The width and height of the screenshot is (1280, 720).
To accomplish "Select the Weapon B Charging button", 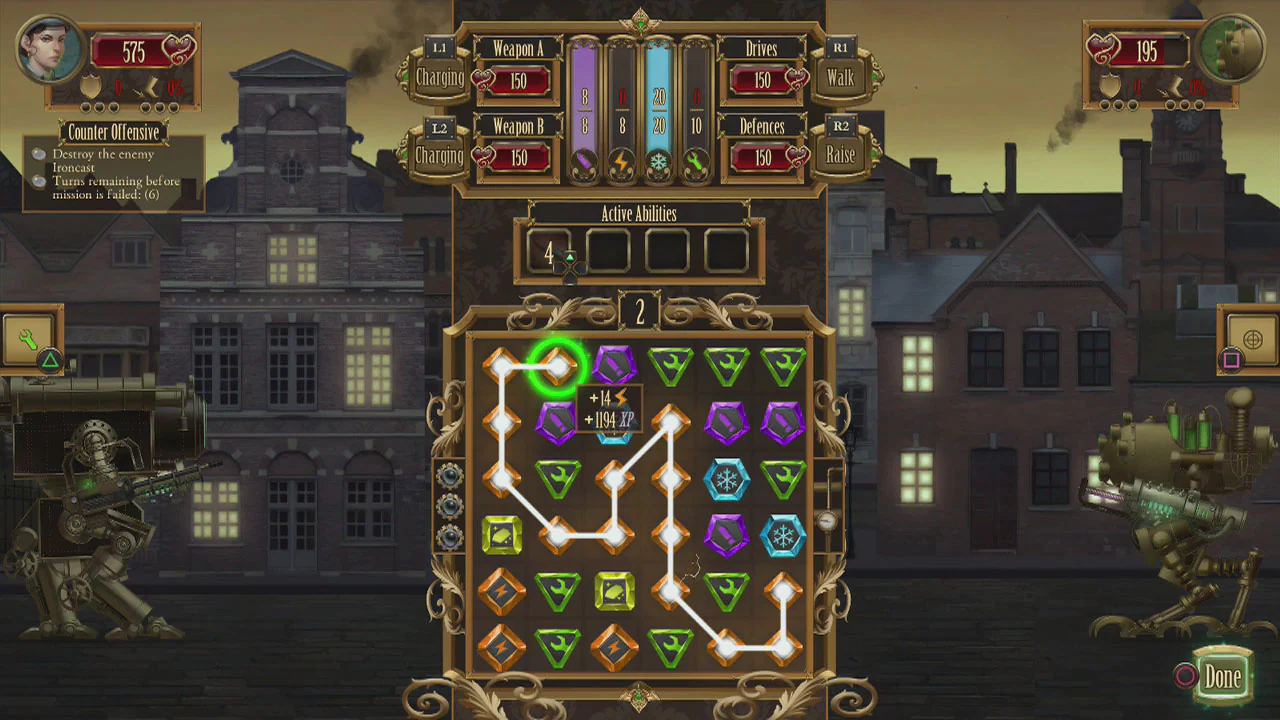I will coord(439,156).
